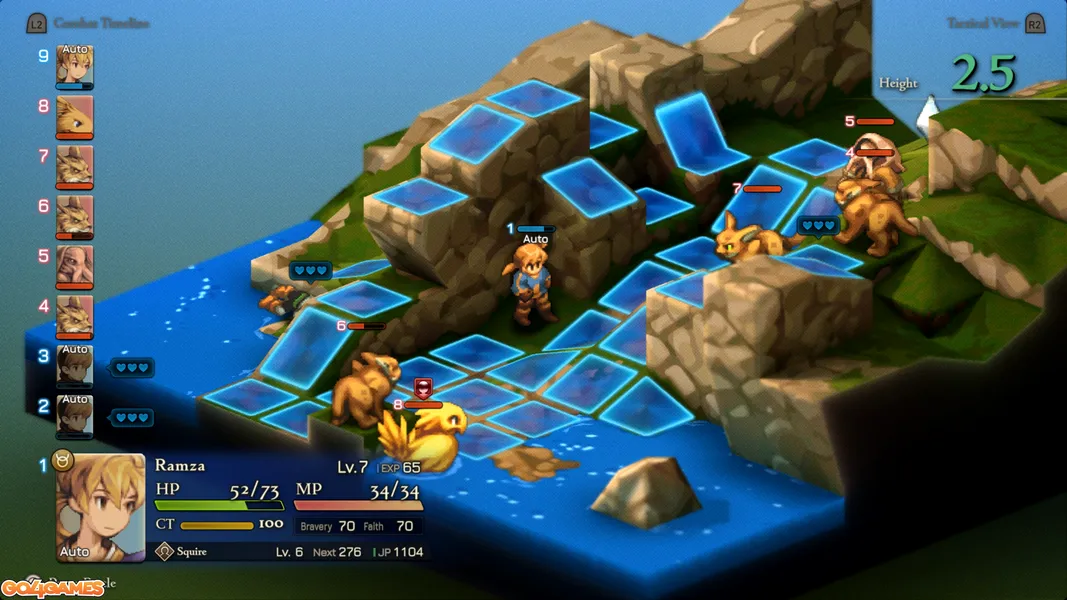Select the turn 3 squire timeline portrait
Screen dimensions: 1067x600
(75, 366)
